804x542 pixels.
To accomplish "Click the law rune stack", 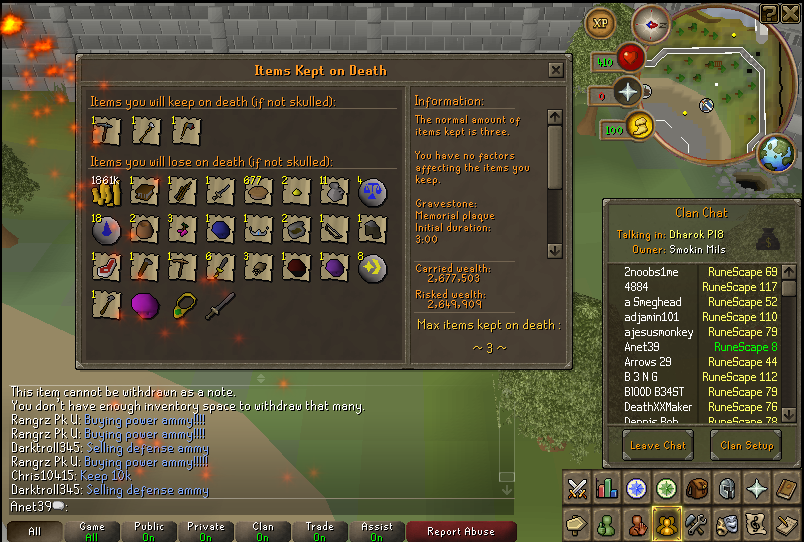I will click(x=371, y=192).
